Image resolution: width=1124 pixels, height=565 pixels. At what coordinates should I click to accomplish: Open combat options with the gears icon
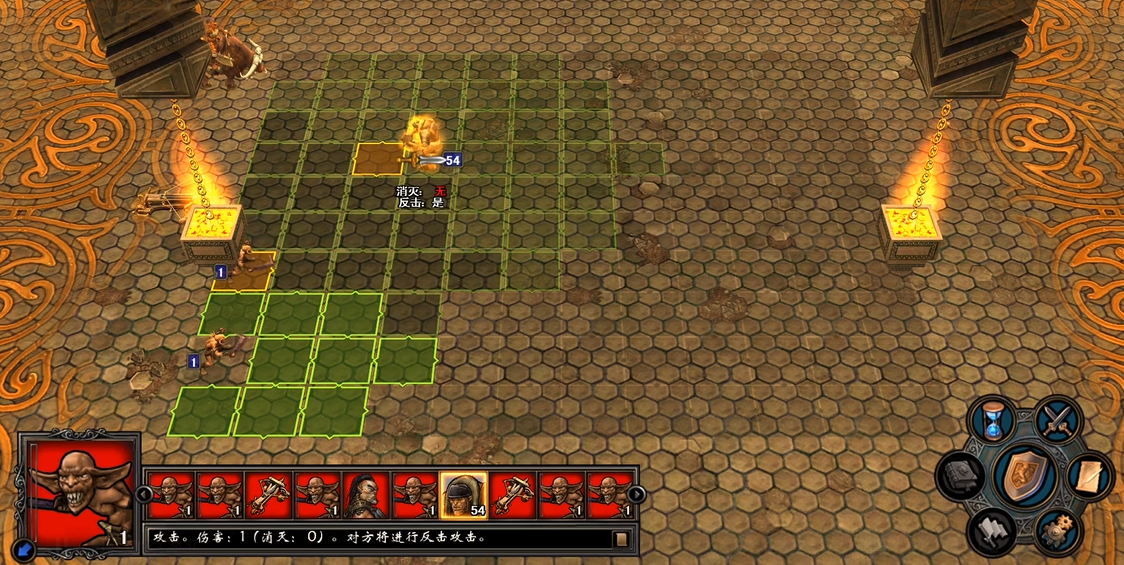1055,531
